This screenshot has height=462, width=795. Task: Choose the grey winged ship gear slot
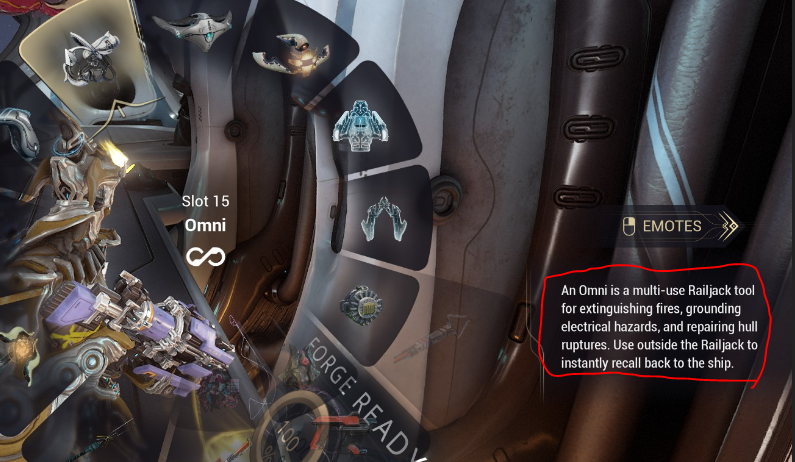click(x=196, y=28)
